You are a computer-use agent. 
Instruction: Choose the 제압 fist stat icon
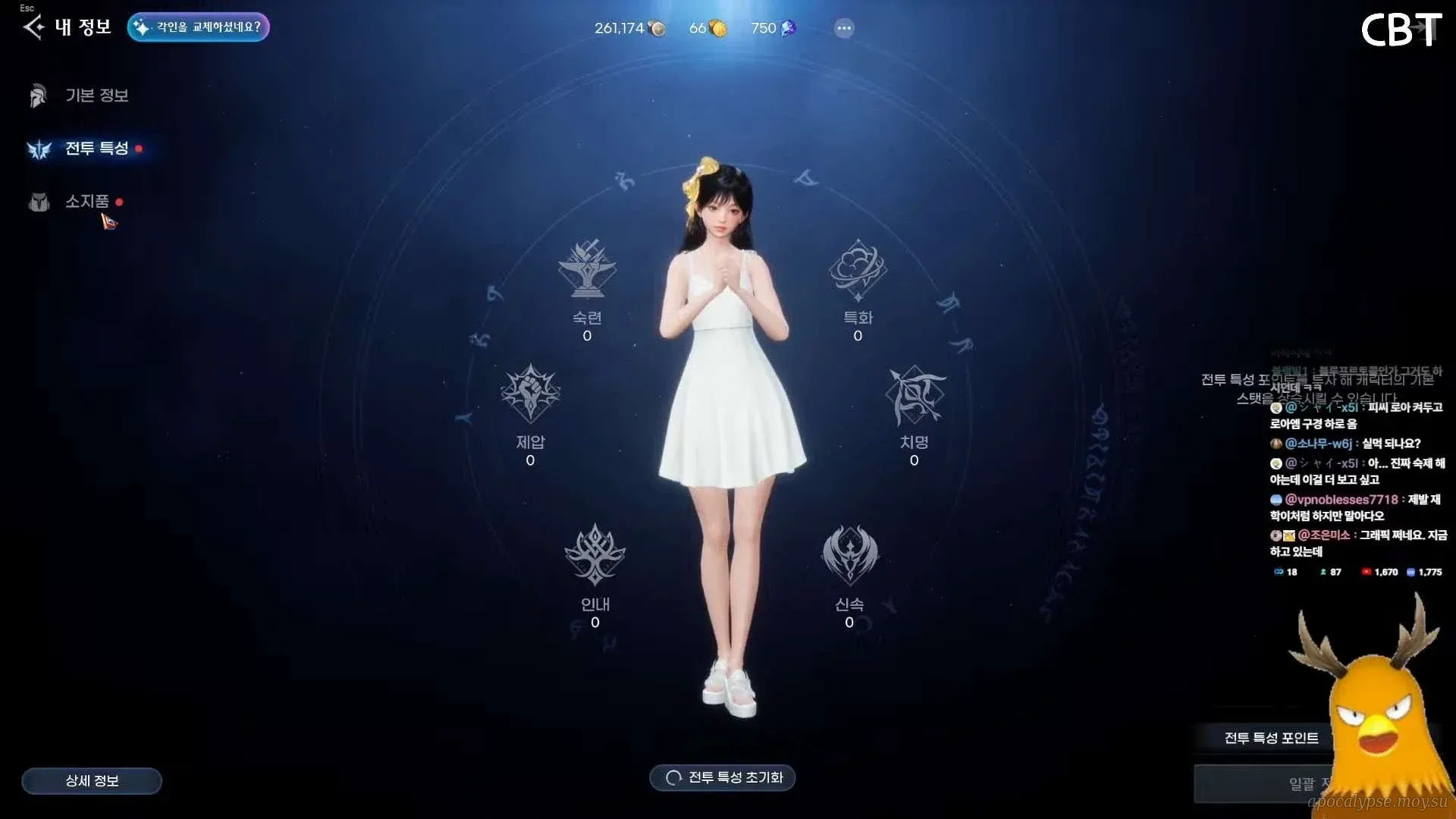[x=530, y=394]
